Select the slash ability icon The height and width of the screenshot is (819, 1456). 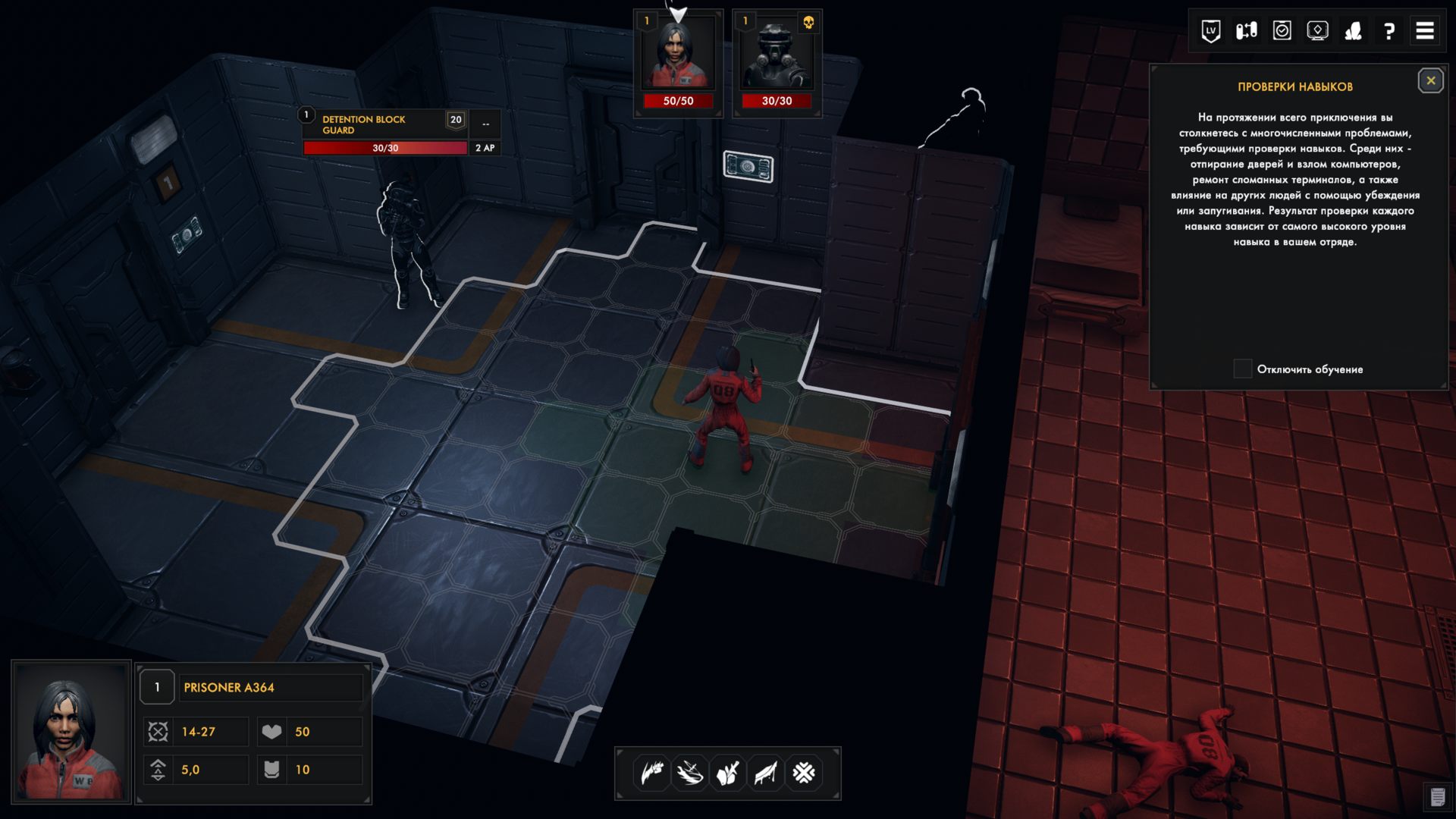765,772
